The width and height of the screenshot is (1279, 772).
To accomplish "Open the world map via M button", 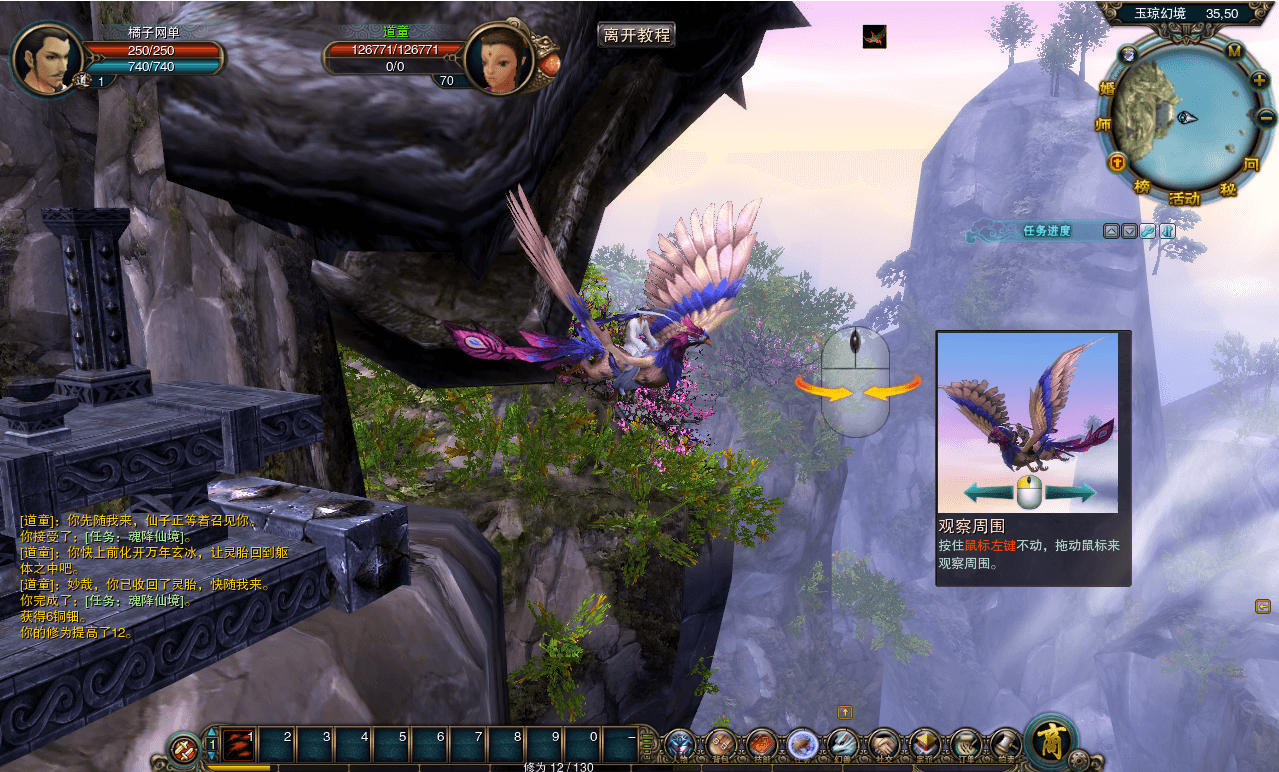I will tap(1234, 51).
